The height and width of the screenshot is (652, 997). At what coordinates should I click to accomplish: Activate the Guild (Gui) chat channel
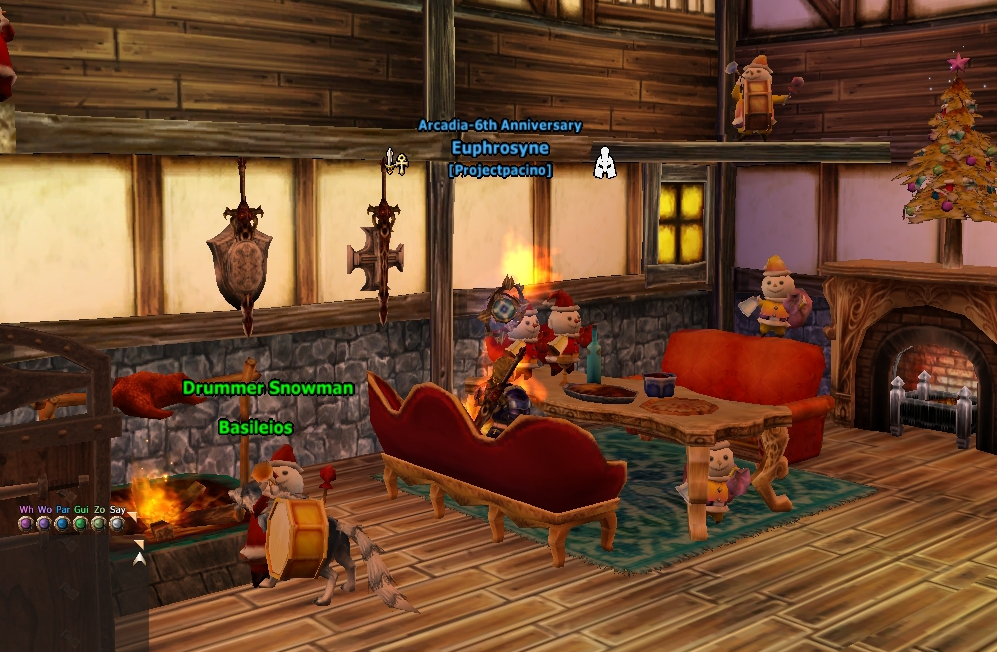(x=81, y=523)
